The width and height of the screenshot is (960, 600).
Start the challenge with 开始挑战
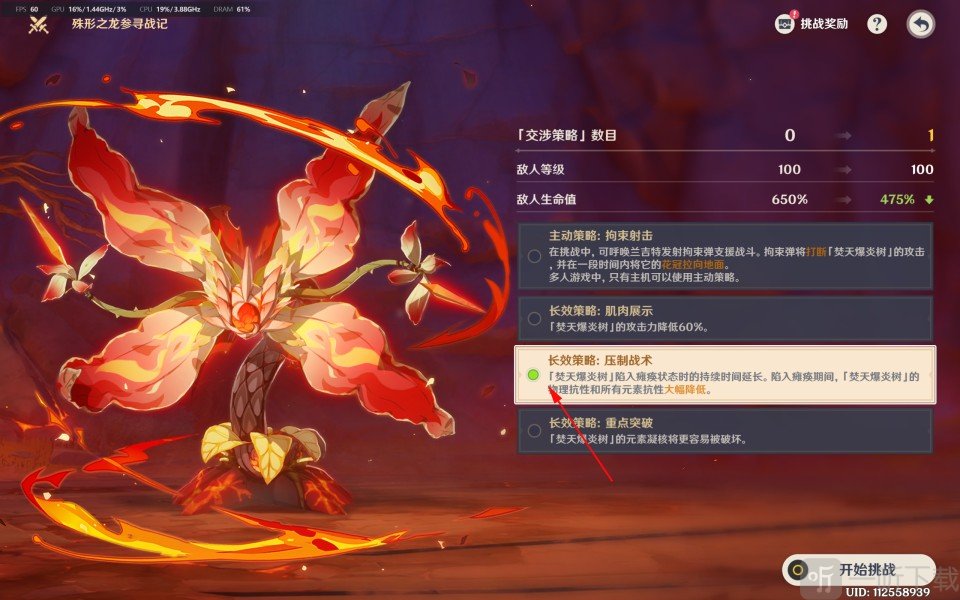coord(859,570)
